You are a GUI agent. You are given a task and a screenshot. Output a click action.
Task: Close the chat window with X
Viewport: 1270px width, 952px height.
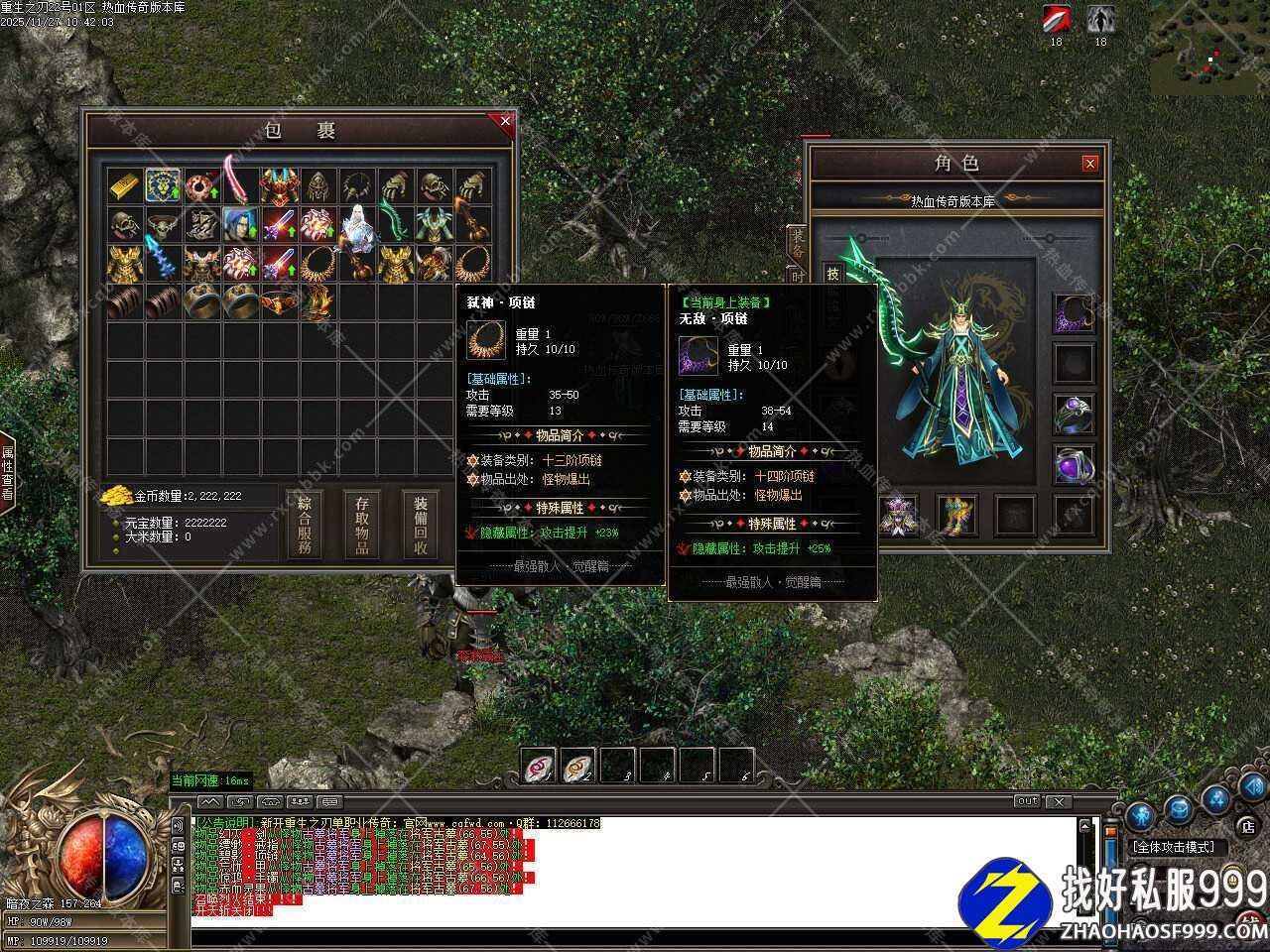(x=1059, y=801)
